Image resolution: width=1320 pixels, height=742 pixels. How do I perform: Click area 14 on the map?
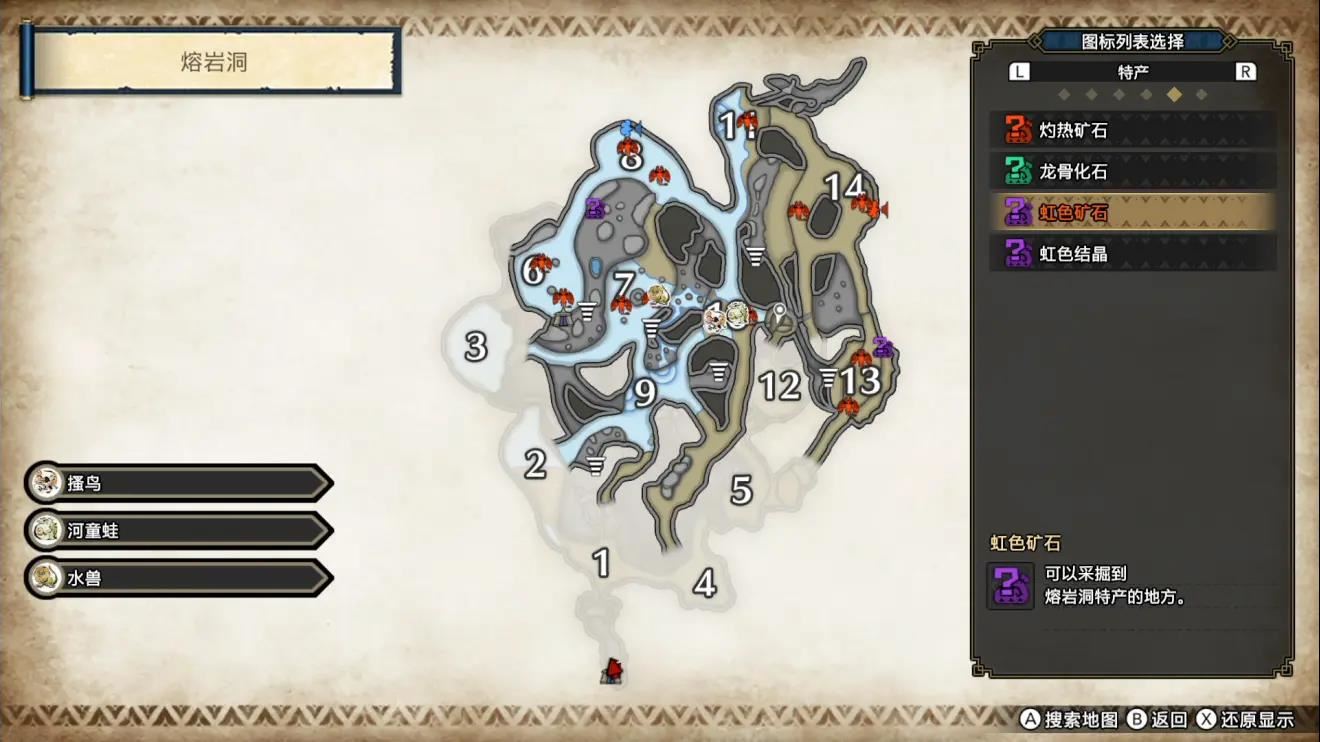click(843, 187)
